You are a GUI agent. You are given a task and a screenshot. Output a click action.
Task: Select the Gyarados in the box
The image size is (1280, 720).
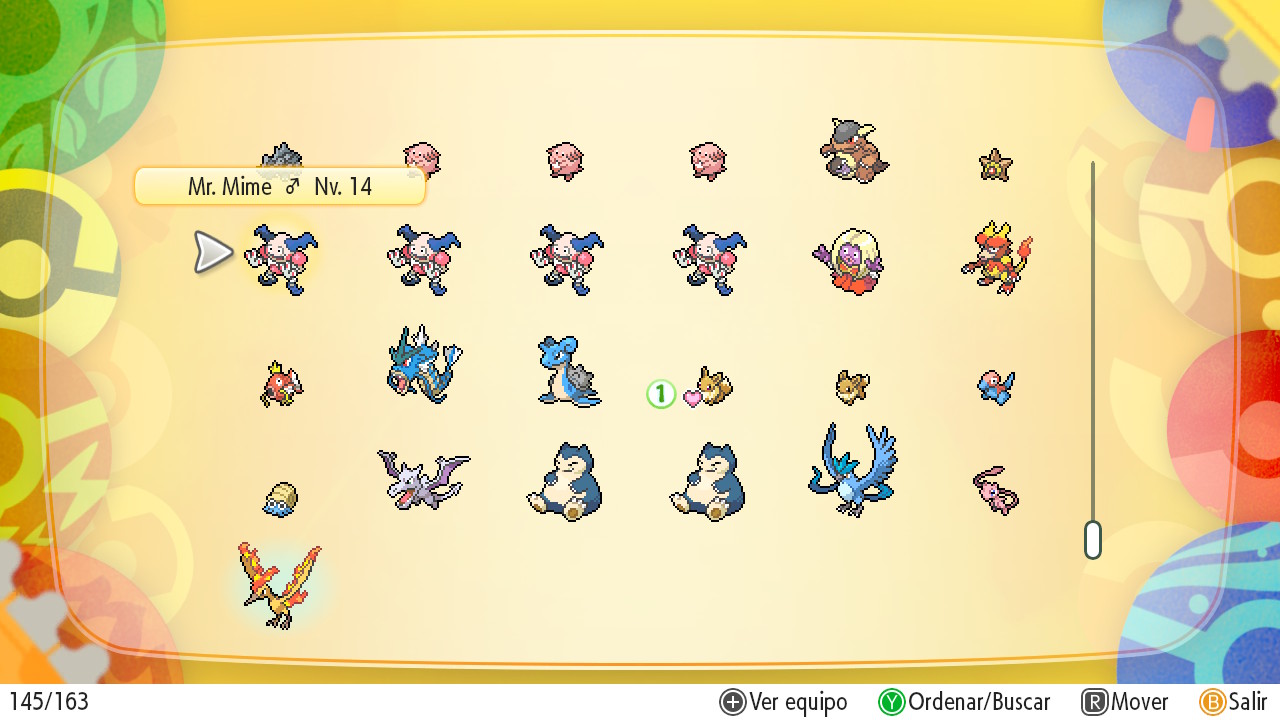[x=424, y=365]
